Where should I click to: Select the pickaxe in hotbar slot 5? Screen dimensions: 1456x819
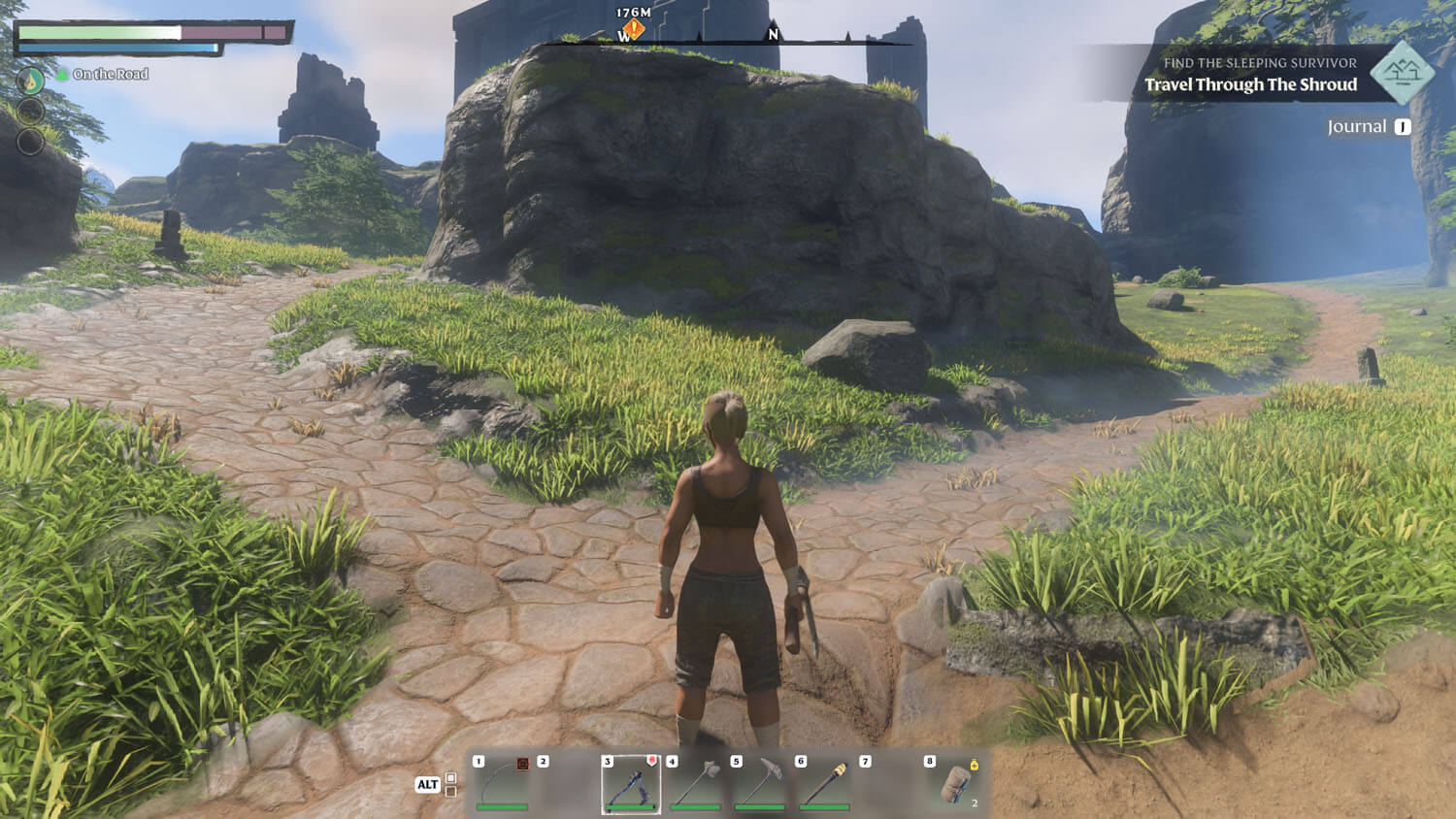pyautogui.click(x=759, y=783)
